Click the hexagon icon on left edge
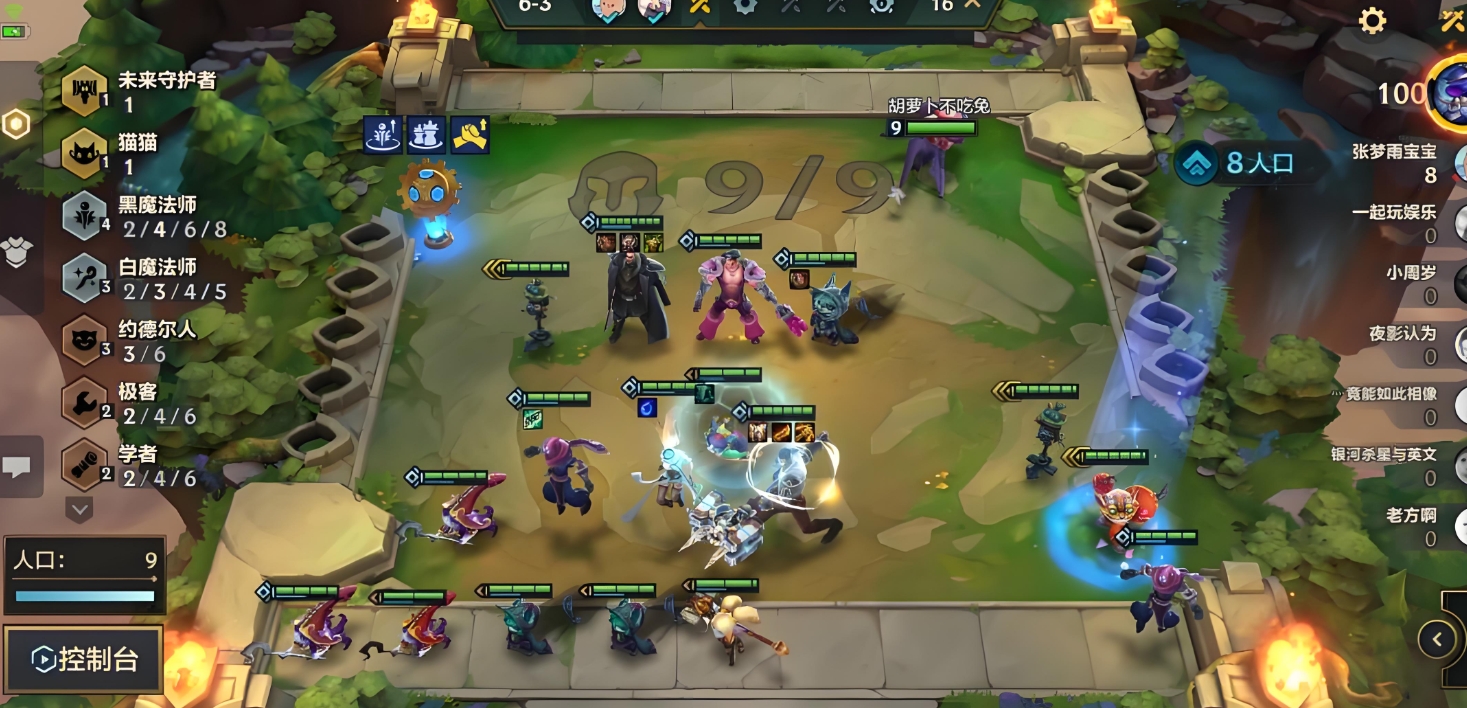The width and height of the screenshot is (1467, 708). 16,124
